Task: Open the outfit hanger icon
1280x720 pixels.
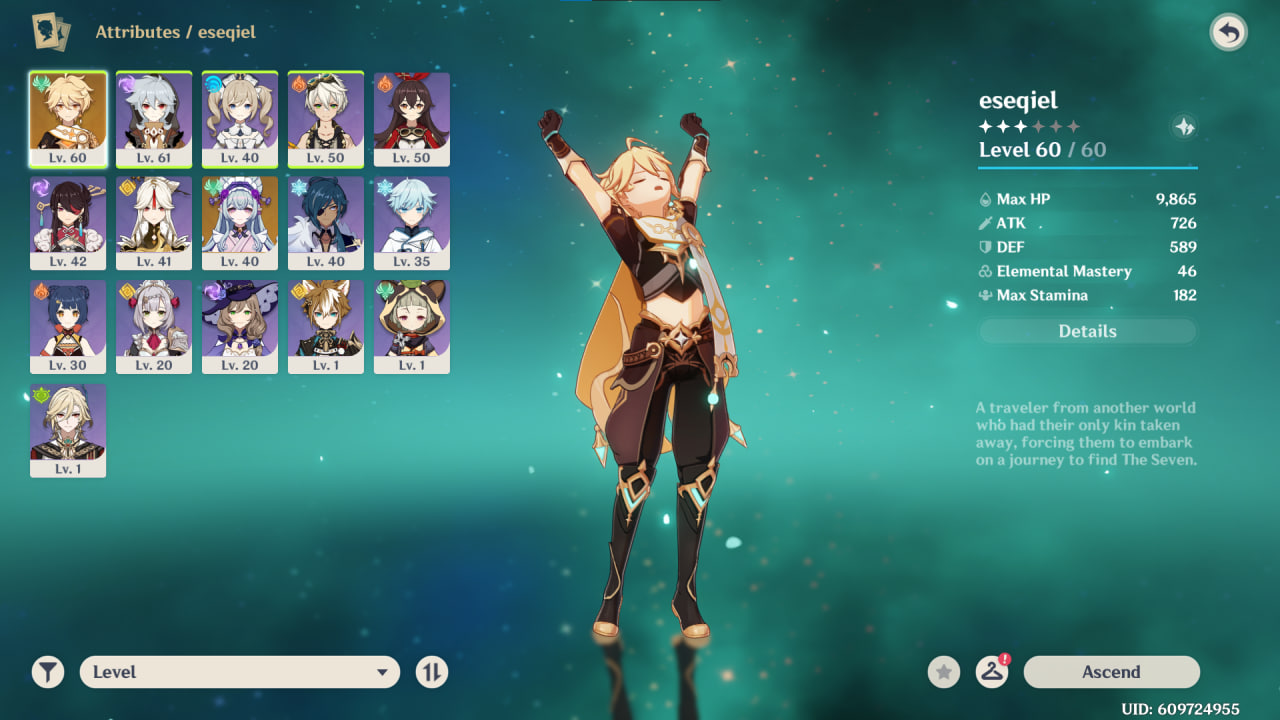Action: pos(991,672)
